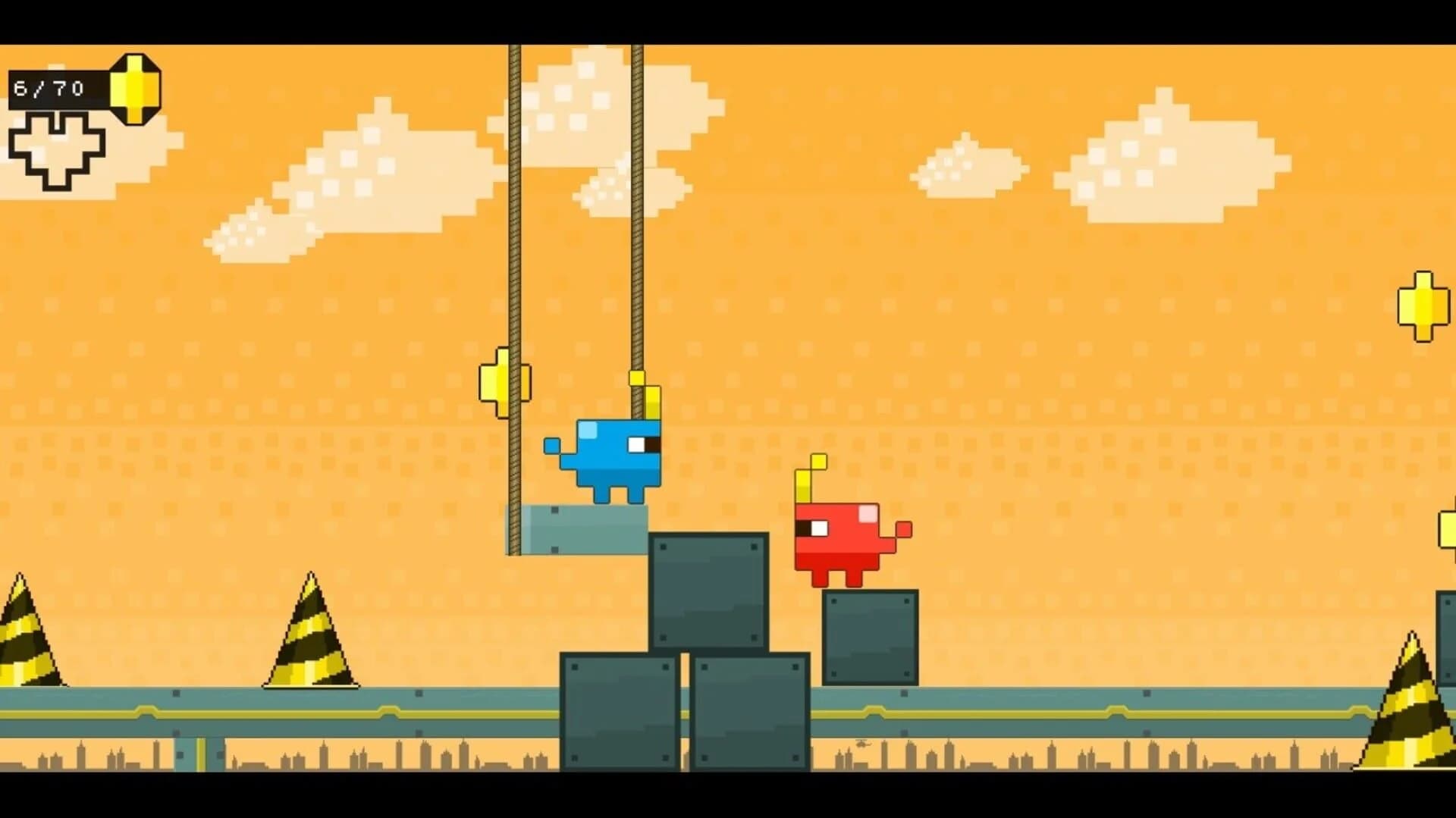This screenshot has height=818, width=1456.
Task: Click the crate beneath the red character
Action: [872, 637]
